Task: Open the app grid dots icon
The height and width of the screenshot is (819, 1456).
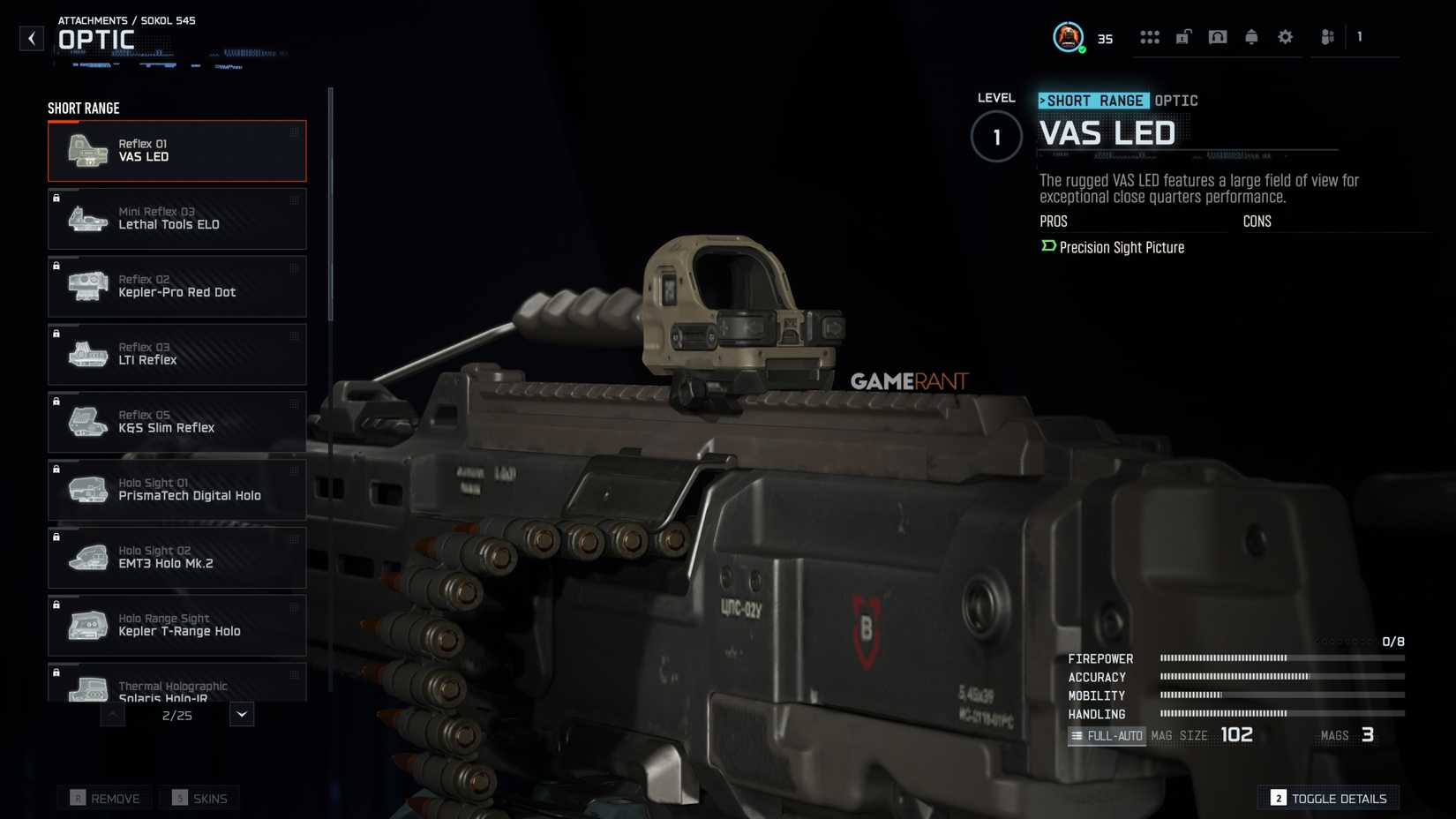Action: click(x=1150, y=37)
